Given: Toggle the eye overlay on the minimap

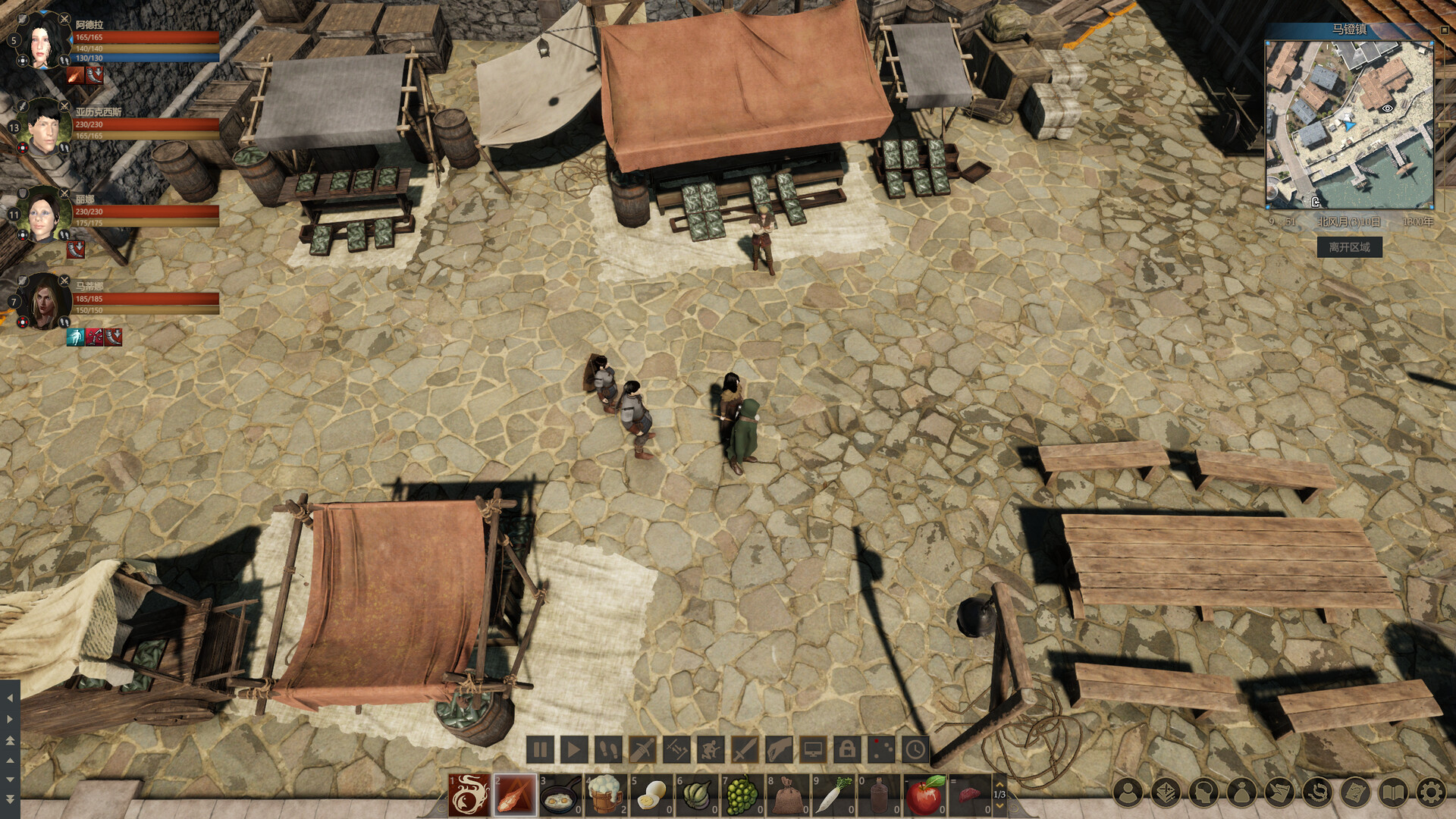Looking at the screenshot, I should (x=1389, y=108).
